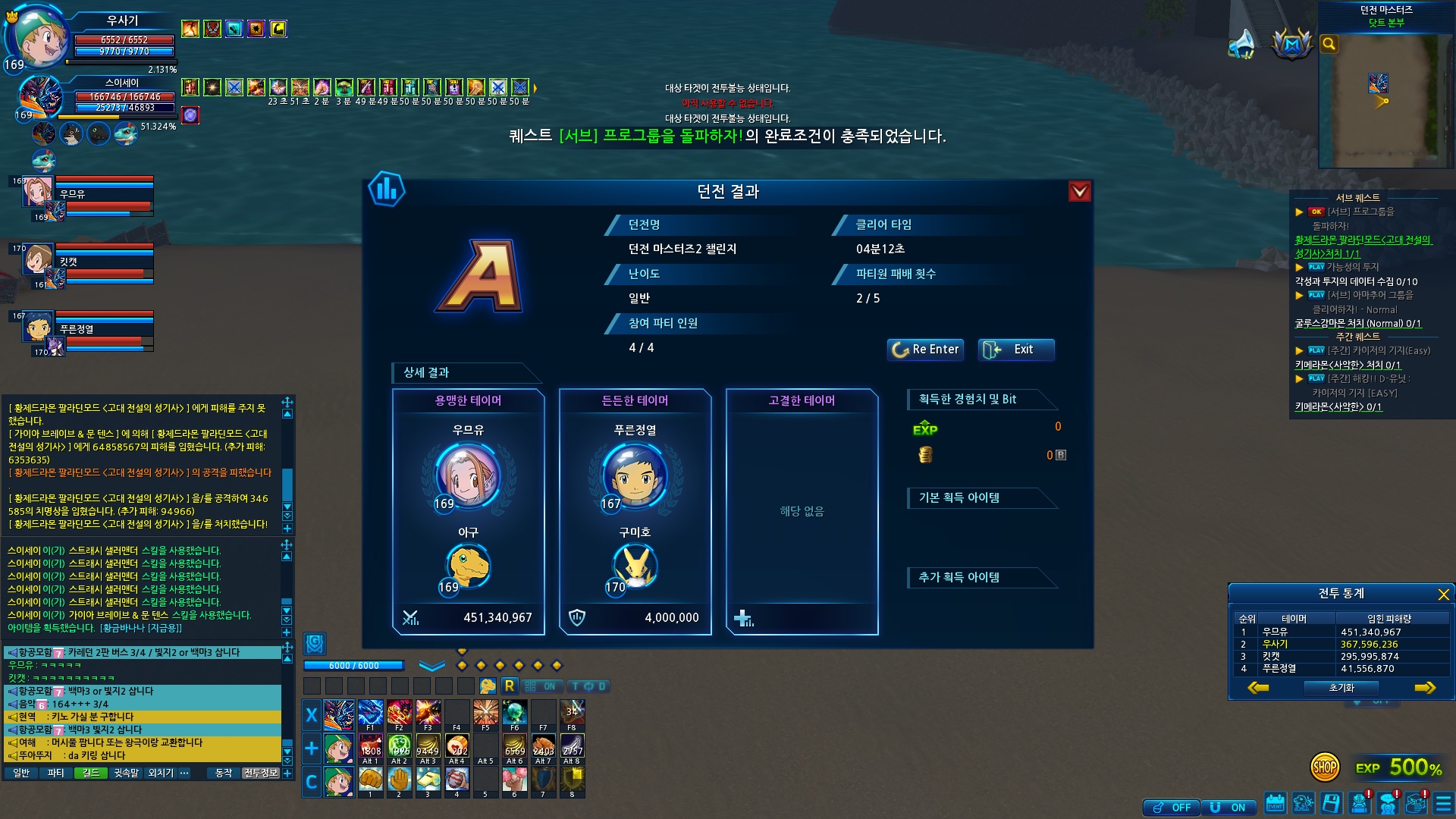This screenshot has width=1456, height=819.
Task: Go to next battle statistics page arrow
Action: pyautogui.click(x=1425, y=688)
